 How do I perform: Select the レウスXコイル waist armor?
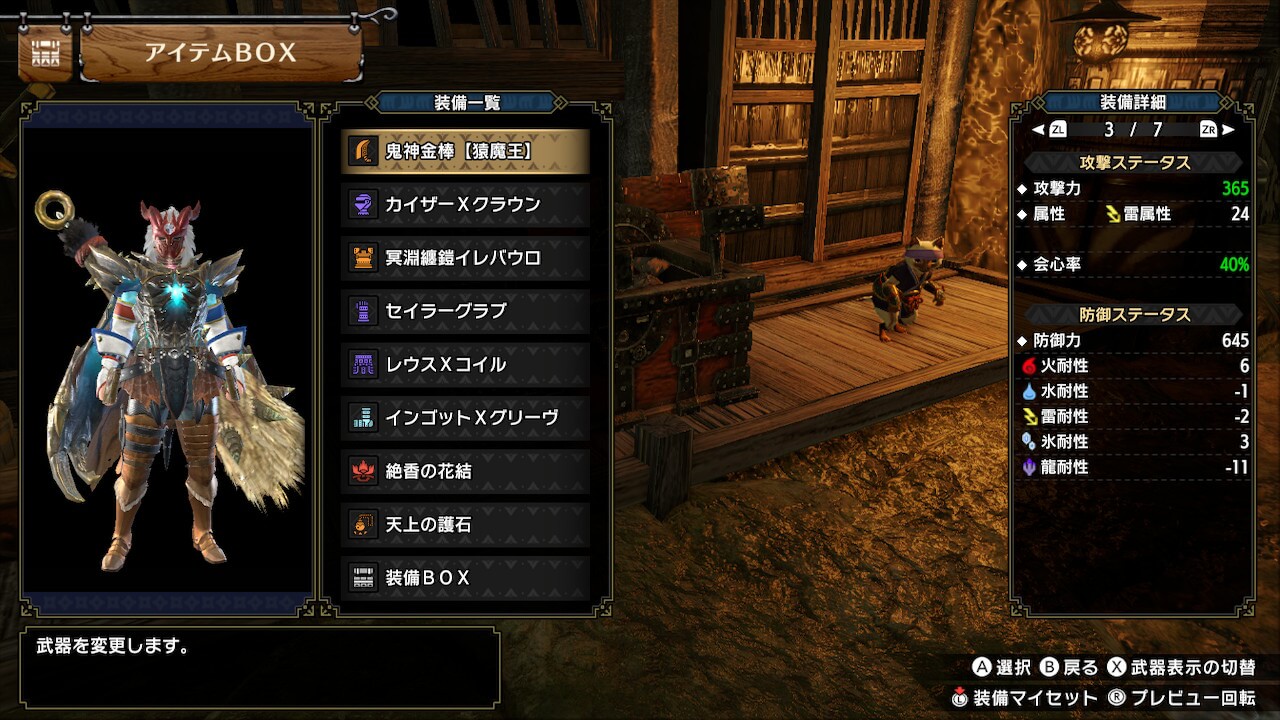click(x=465, y=364)
